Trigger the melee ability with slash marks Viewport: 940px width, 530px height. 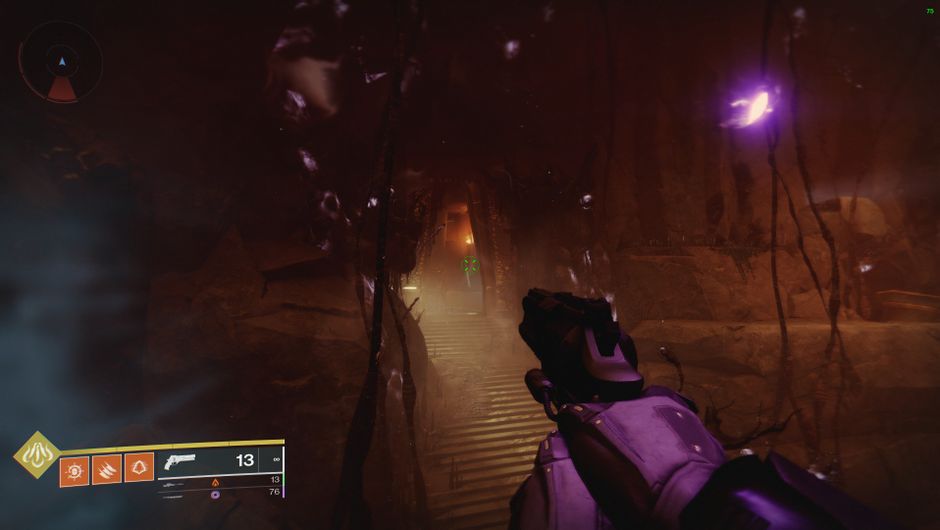pos(107,469)
